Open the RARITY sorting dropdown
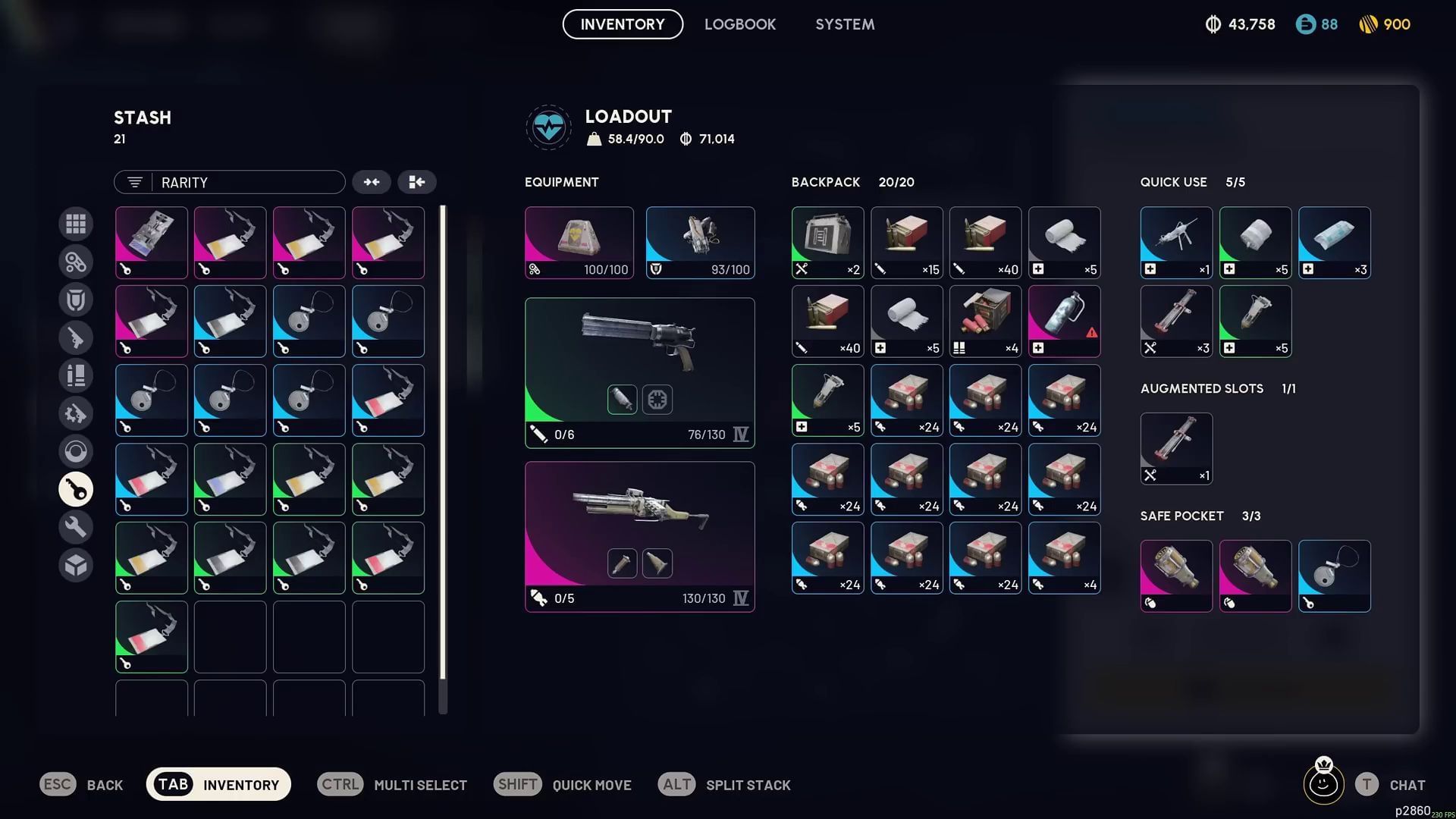1456x819 pixels. 229,182
